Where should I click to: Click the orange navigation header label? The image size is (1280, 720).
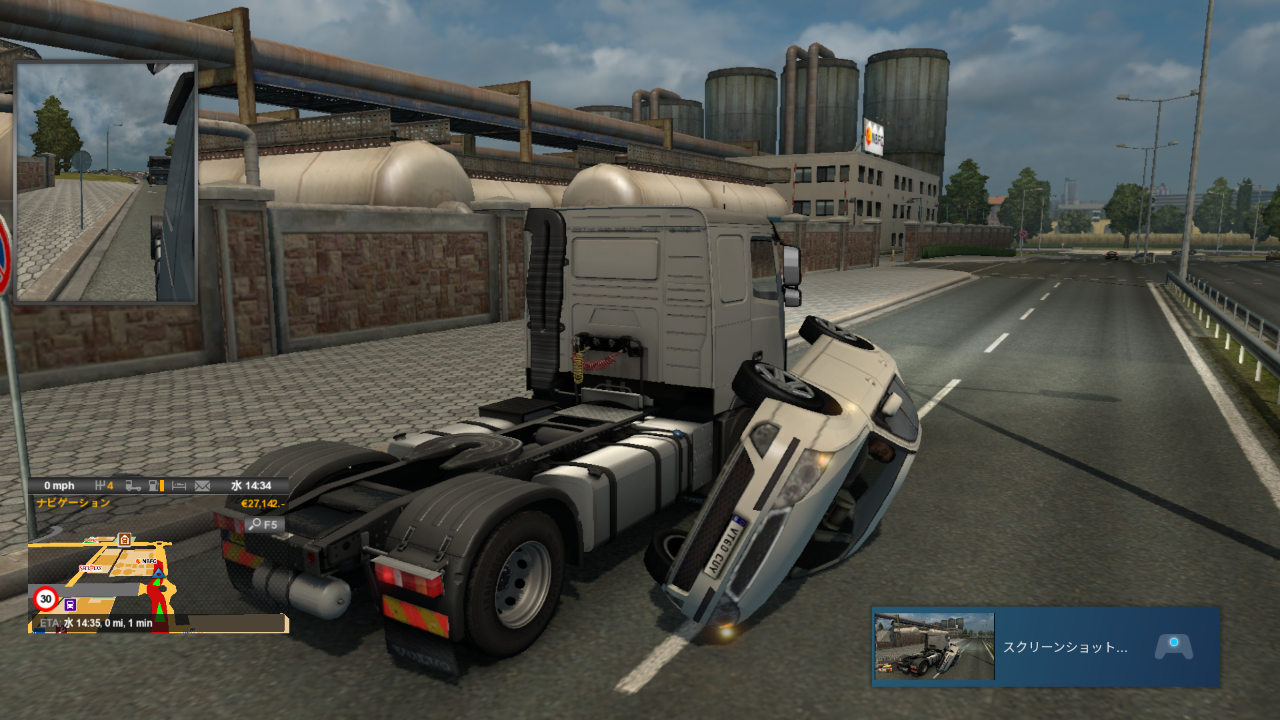tap(73, 503)
